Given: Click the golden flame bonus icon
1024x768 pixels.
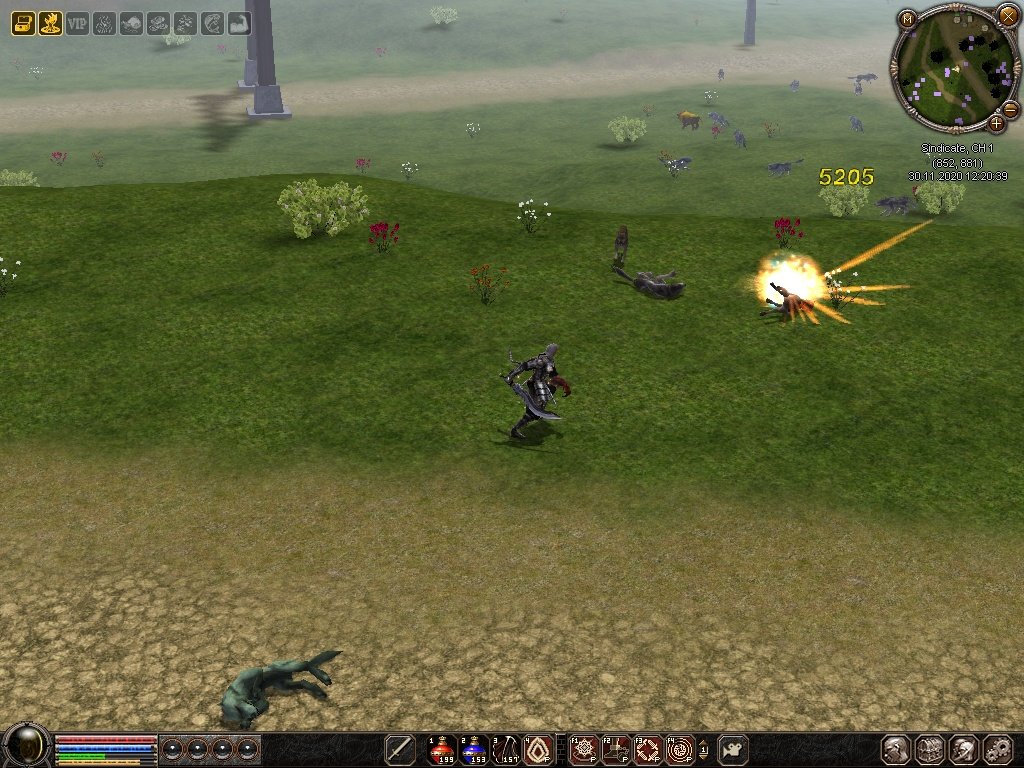Looking at the screenshot, I should coord(50,23).
